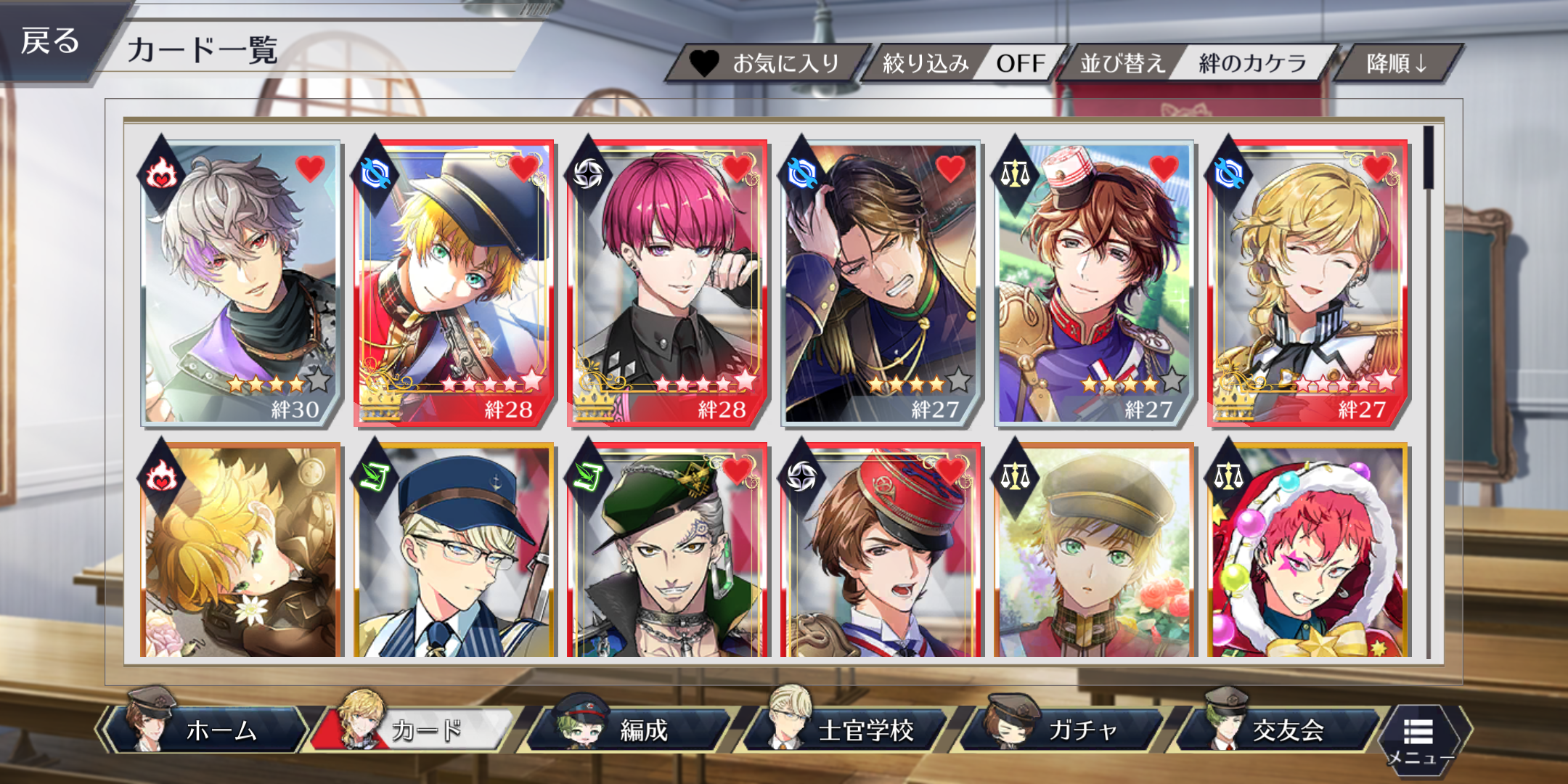The height and width of the screenshot is (784, 1568).
Task: Open the 交友会 social tab
Action: click(1278, 730)
